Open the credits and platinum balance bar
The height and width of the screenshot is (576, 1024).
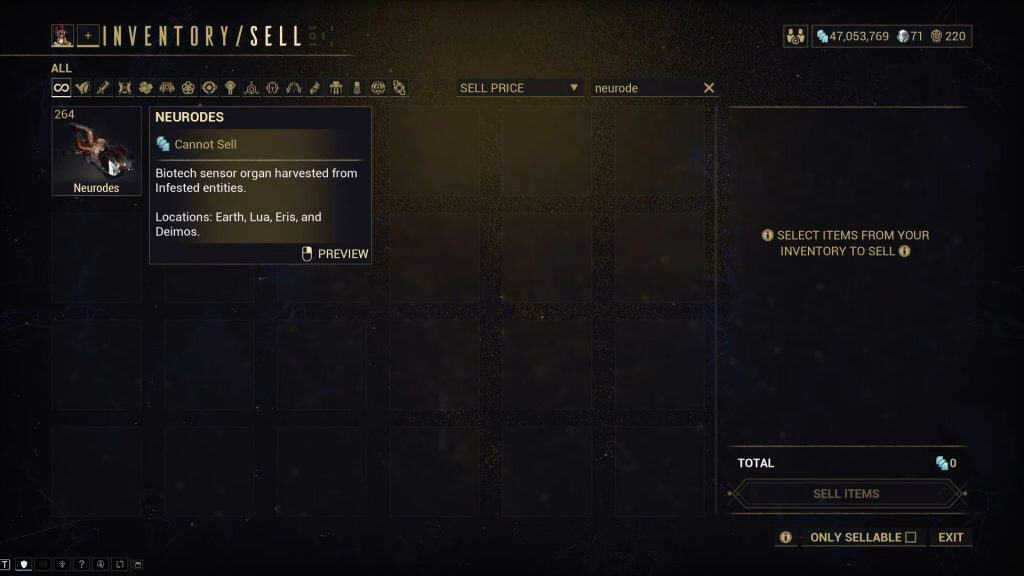[891, 36]
